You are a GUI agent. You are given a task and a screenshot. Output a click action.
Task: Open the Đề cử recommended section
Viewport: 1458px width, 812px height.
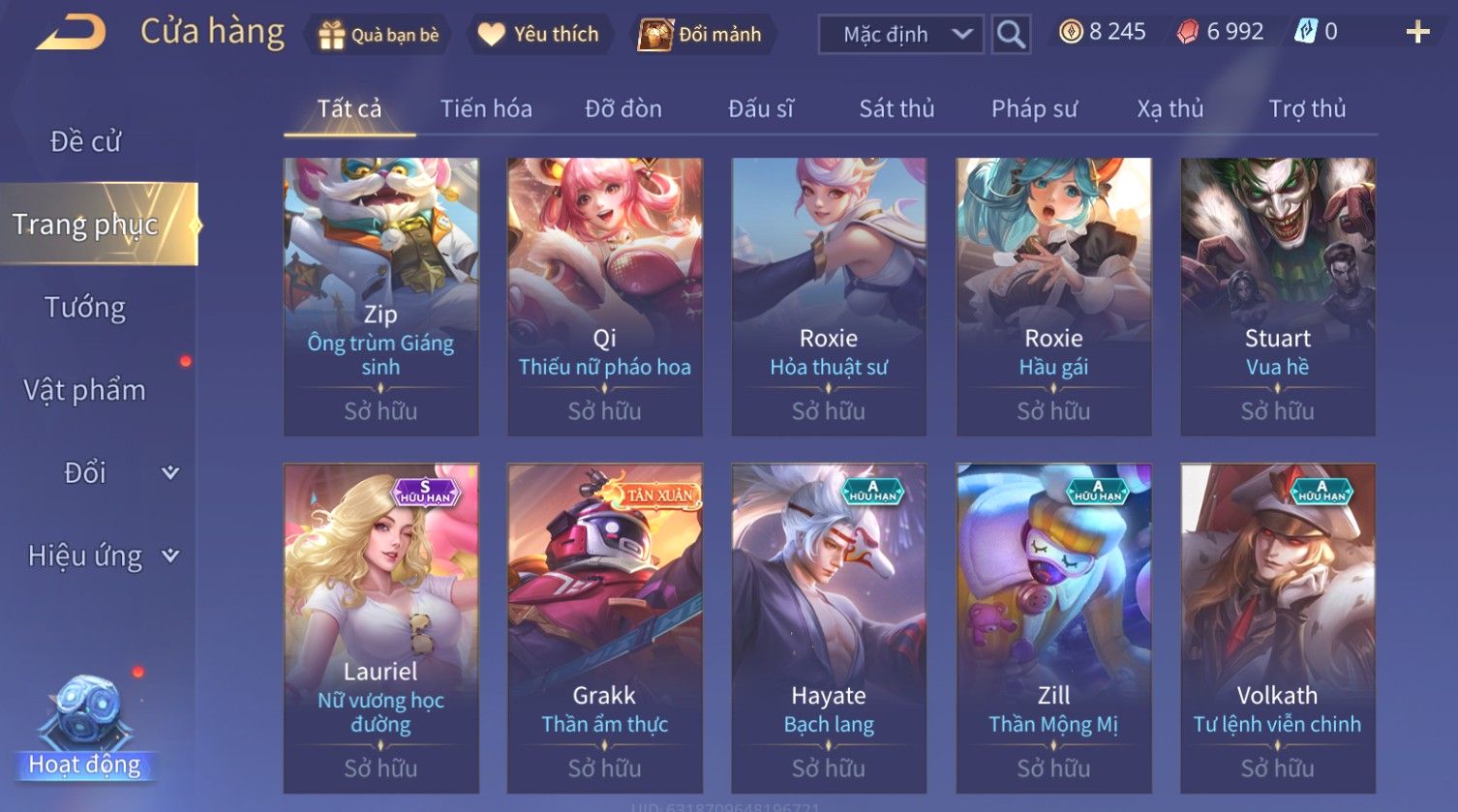85,141
